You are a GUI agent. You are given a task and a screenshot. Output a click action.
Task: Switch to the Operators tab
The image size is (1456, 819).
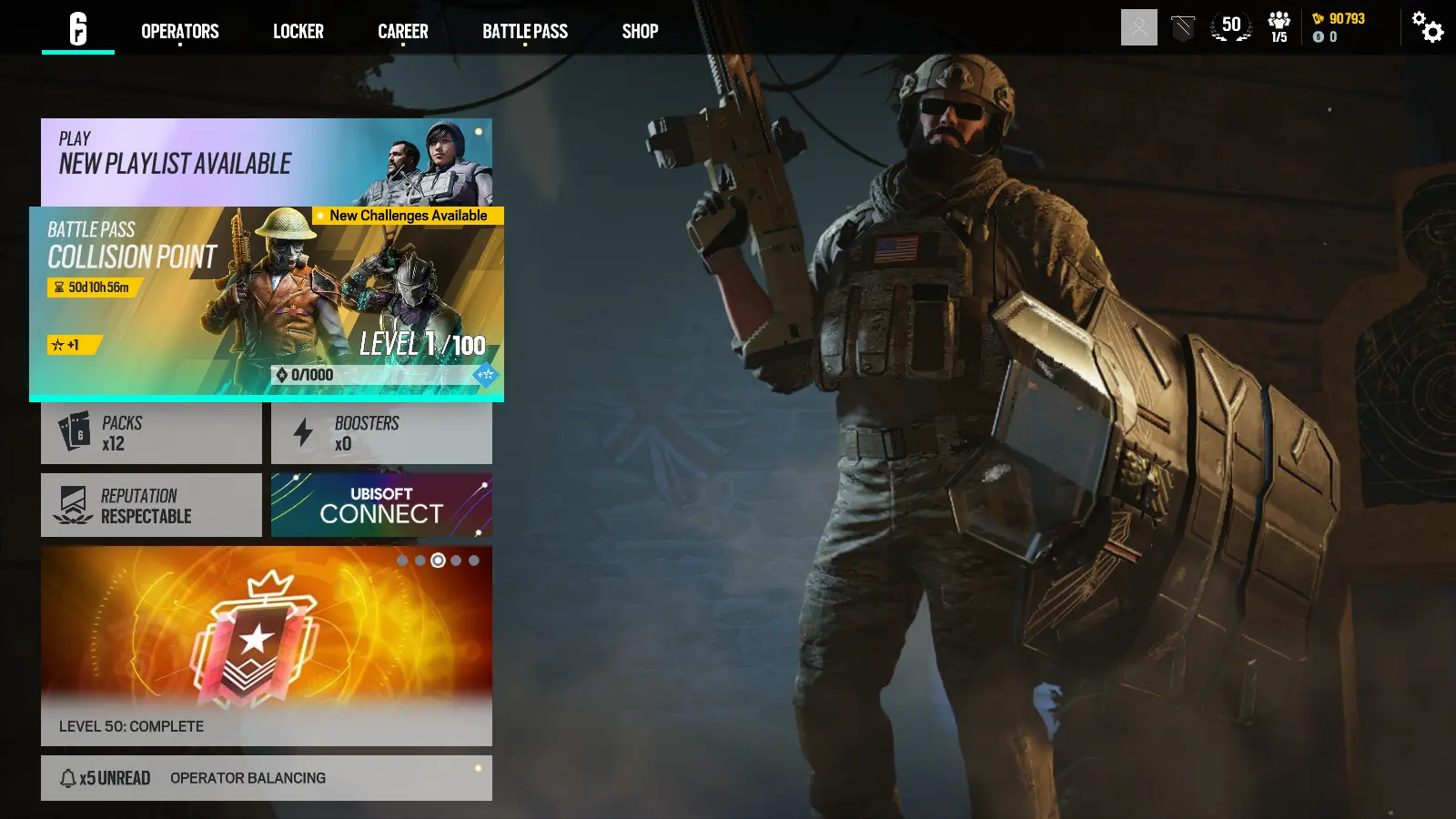point(179,31)
